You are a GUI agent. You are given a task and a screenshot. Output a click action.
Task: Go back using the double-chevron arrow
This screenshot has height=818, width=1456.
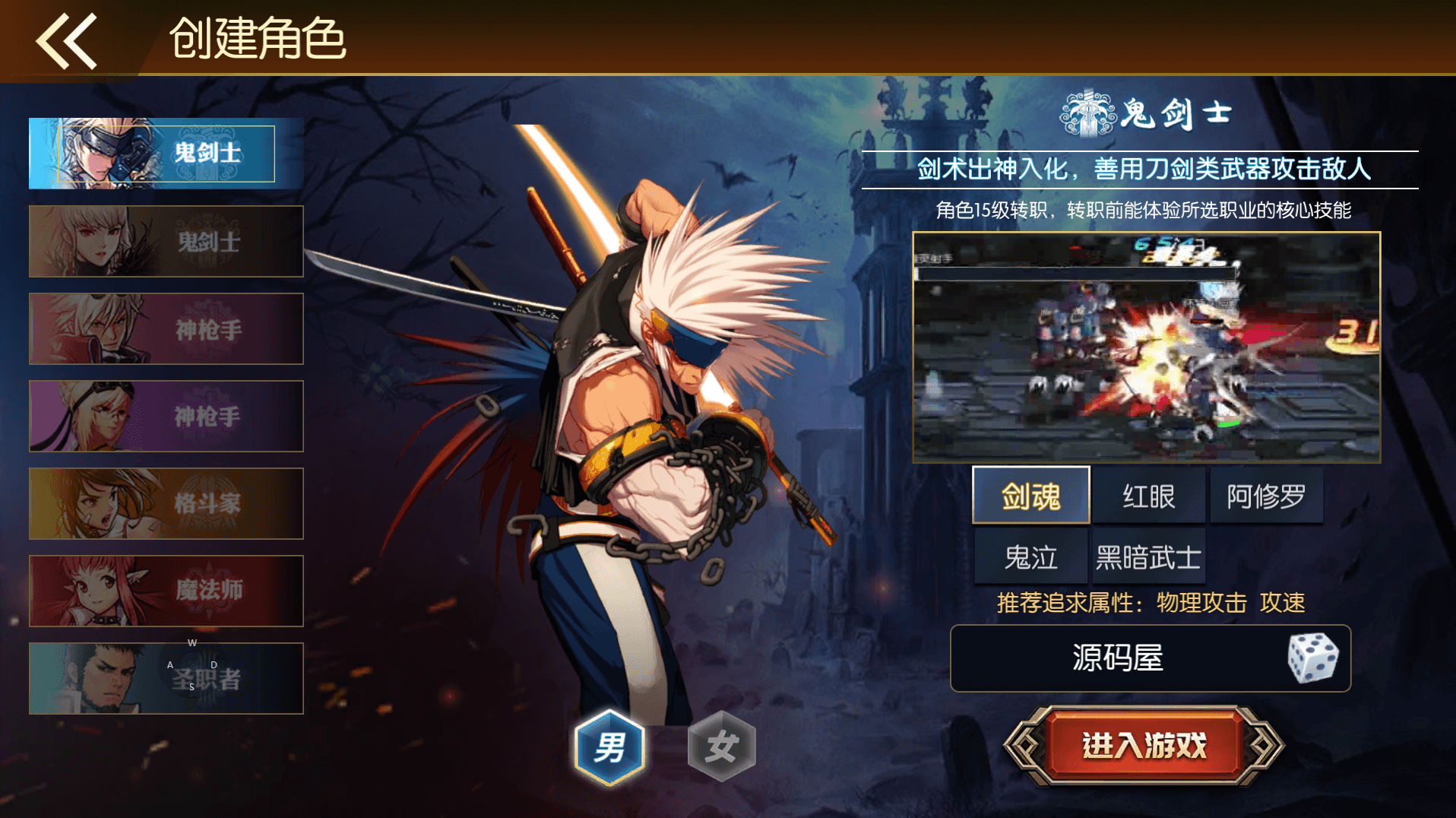[67, 40]
